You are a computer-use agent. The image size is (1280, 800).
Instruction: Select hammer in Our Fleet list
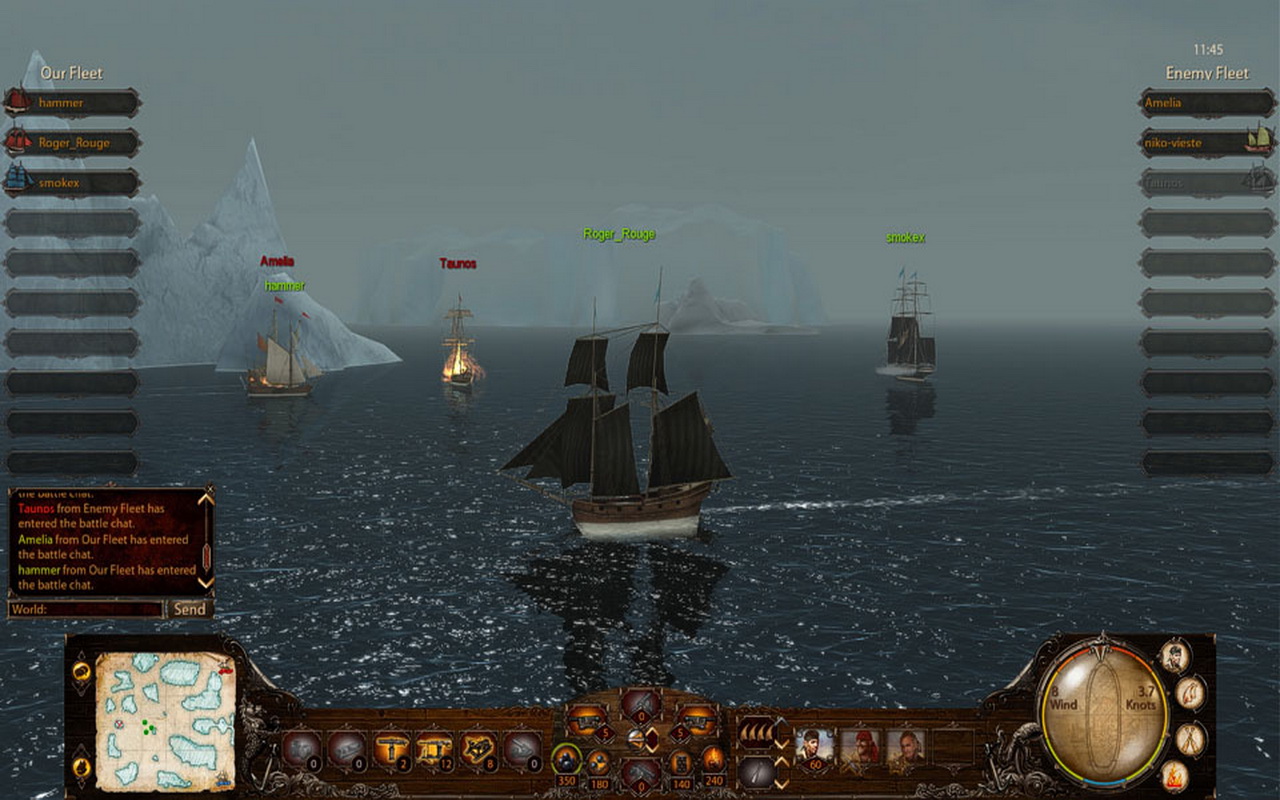coord(74,103)
